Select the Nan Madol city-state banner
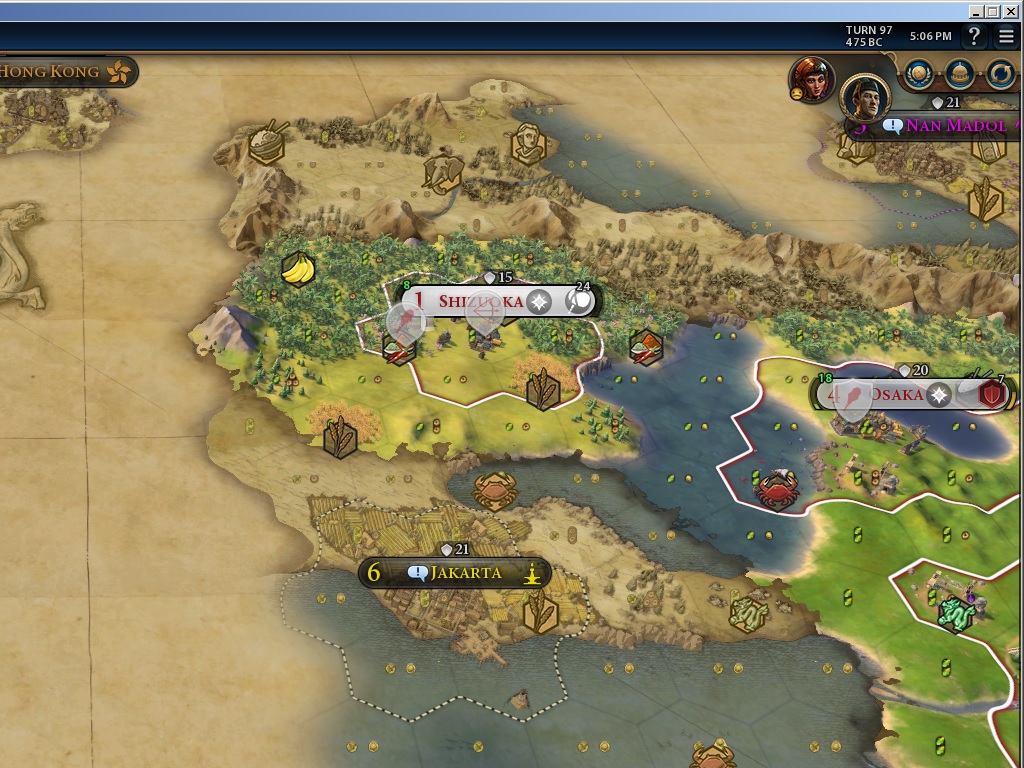Screen dimensions: 1024x768 tap(955, 126)
